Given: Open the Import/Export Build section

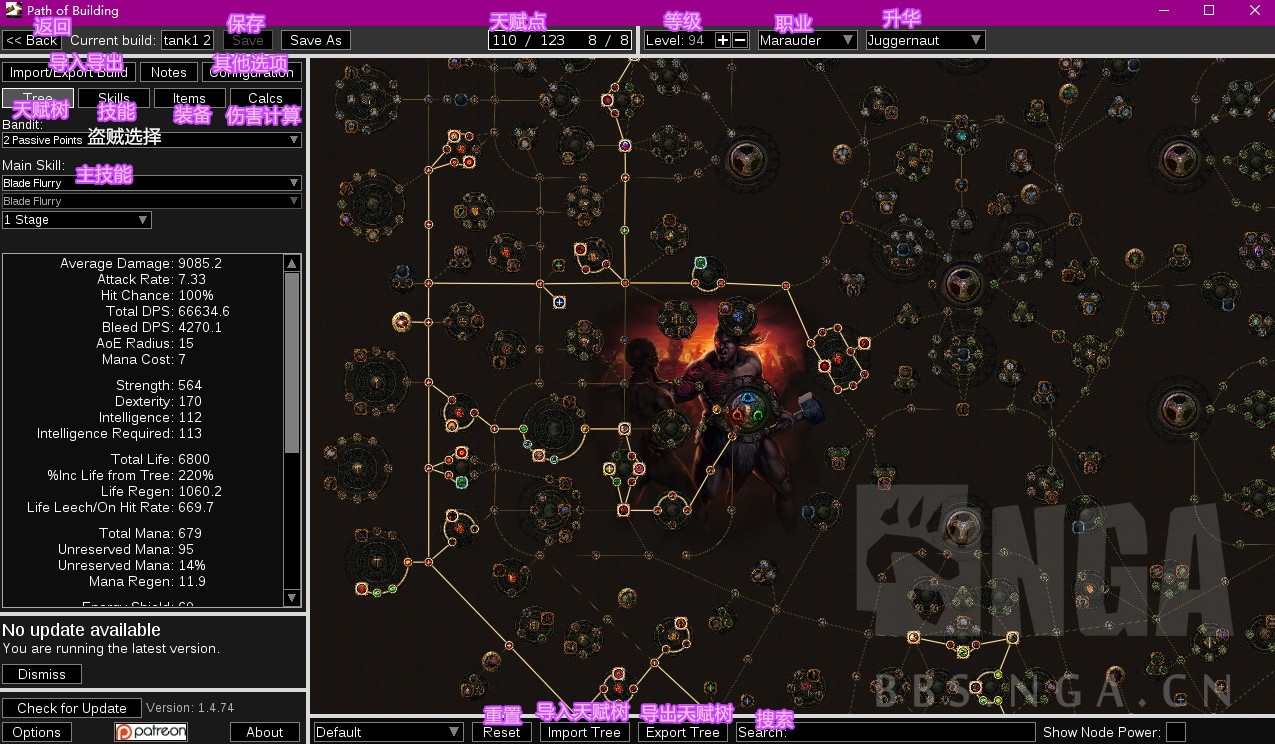Looking at the screenshot, I should click(68, 72).
